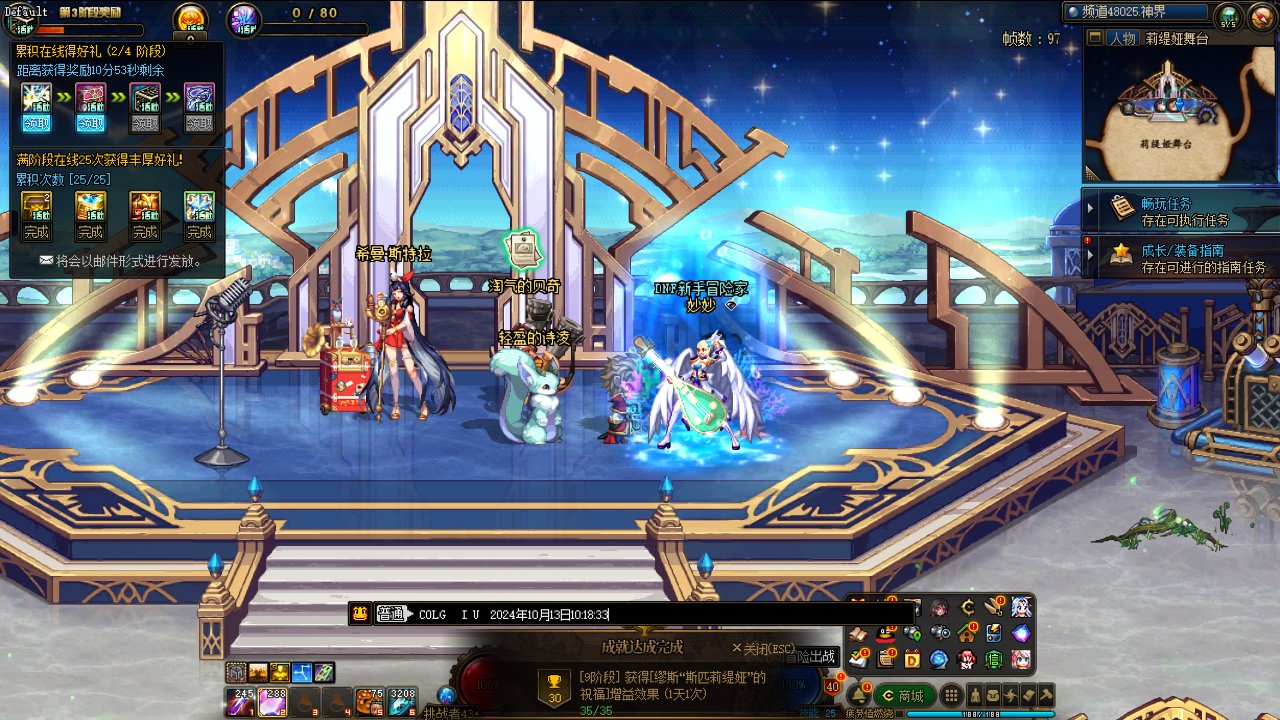Close the achievement popup with 关闭
This screenshot has width=1280, height=720.
click(763, 647)
